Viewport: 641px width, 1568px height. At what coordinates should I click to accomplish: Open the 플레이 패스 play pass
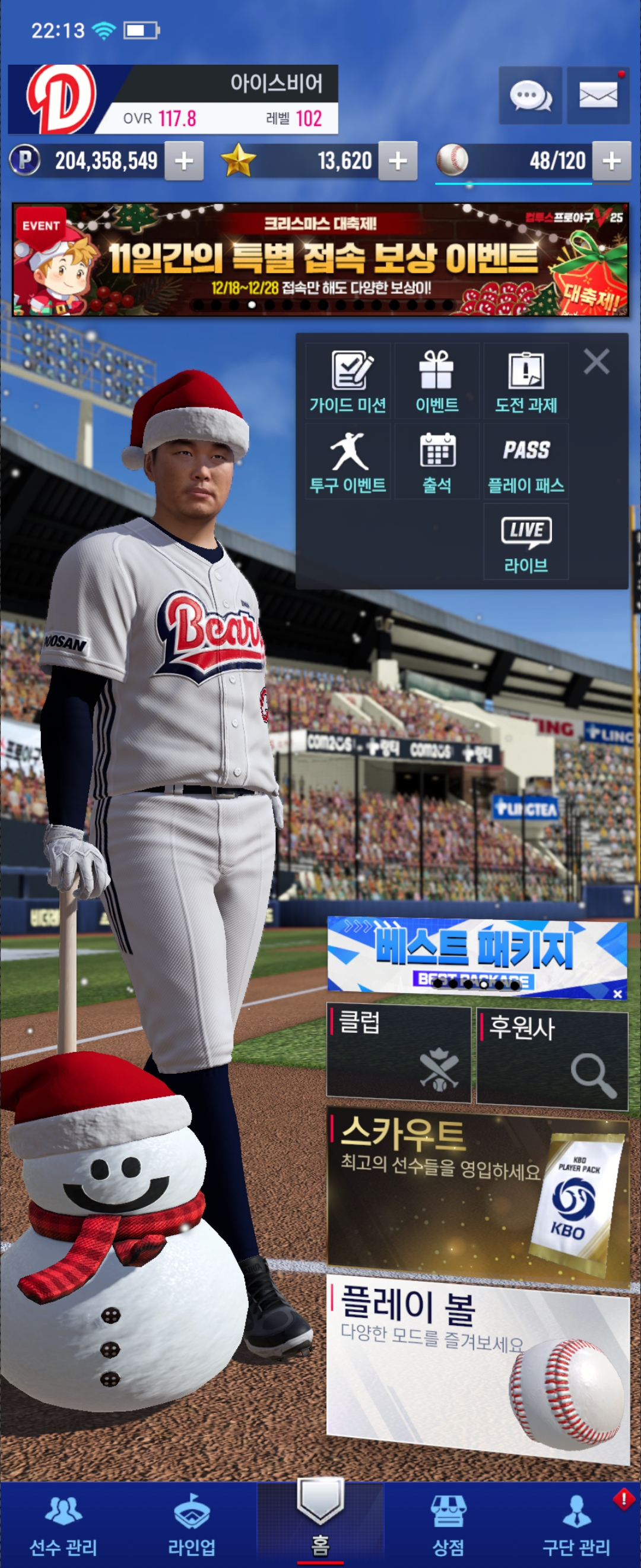526,461
